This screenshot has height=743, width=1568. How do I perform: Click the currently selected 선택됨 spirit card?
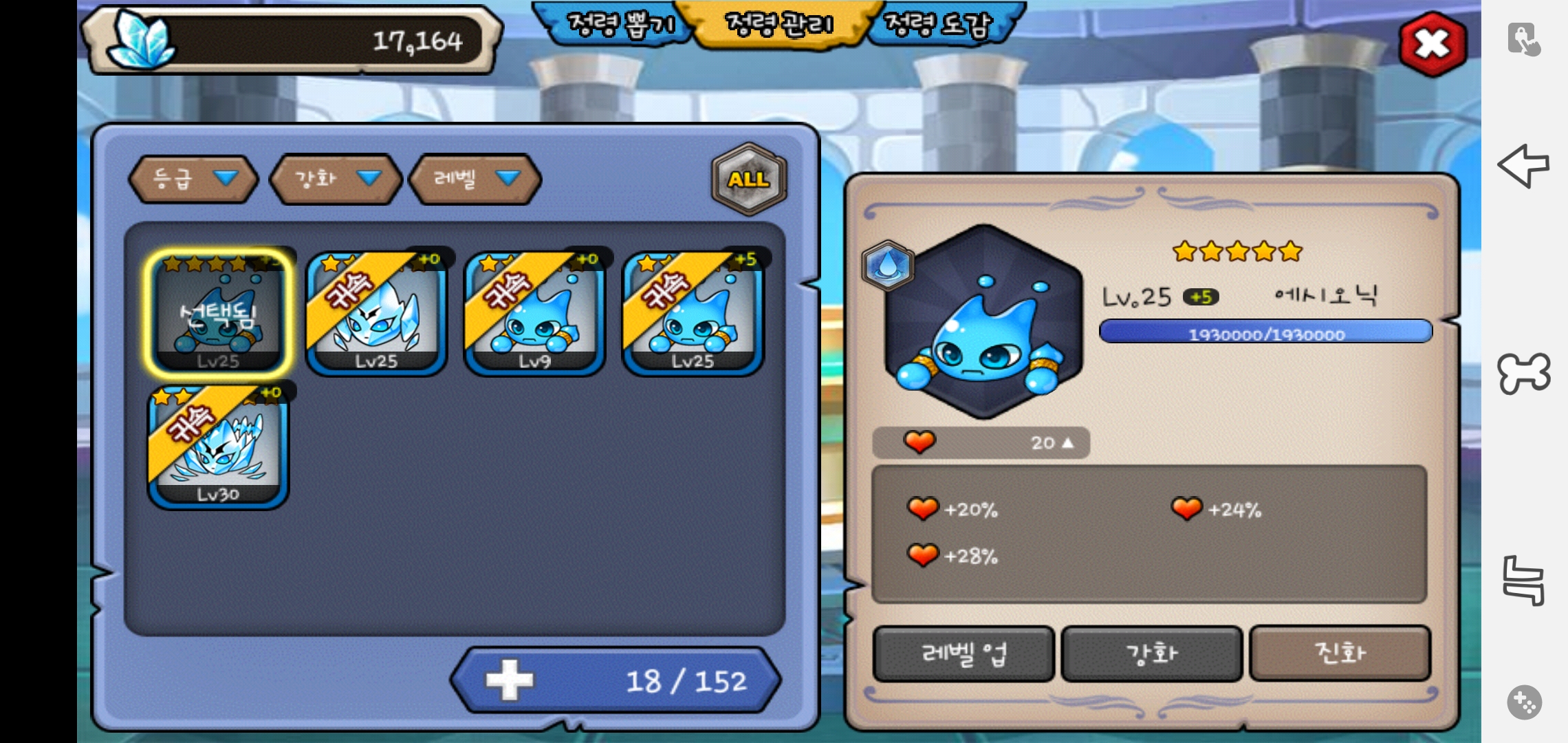[219, 314]
